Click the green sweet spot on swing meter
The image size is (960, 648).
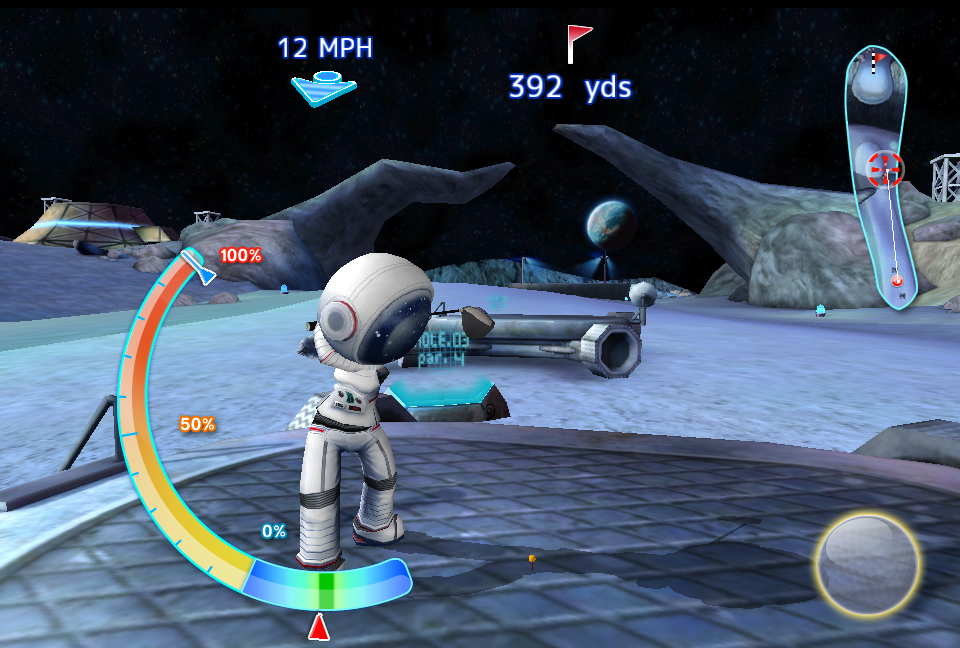coord(325,590)
